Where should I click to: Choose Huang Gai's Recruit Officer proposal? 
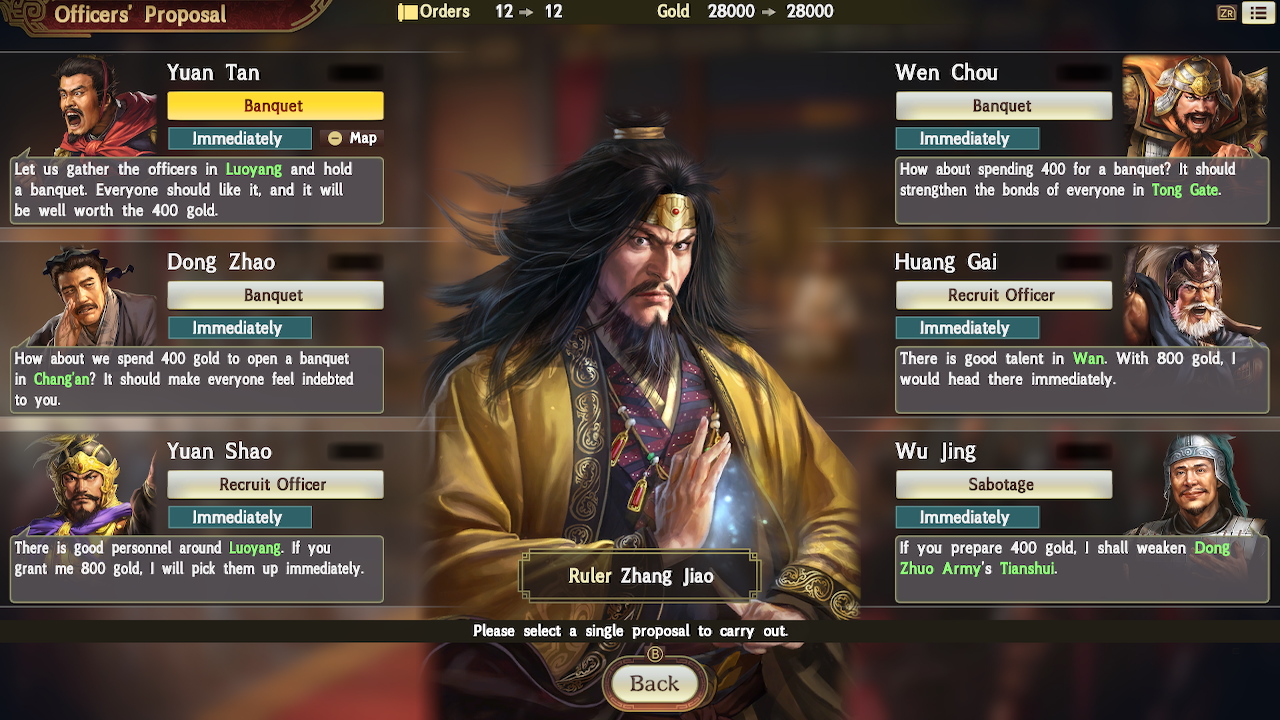(x=1004, y=294)
